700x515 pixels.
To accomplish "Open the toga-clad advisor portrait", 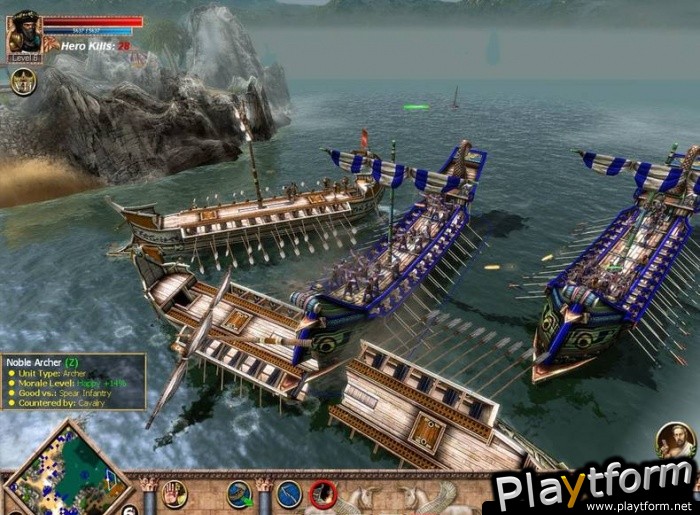I will coord(676,441).
